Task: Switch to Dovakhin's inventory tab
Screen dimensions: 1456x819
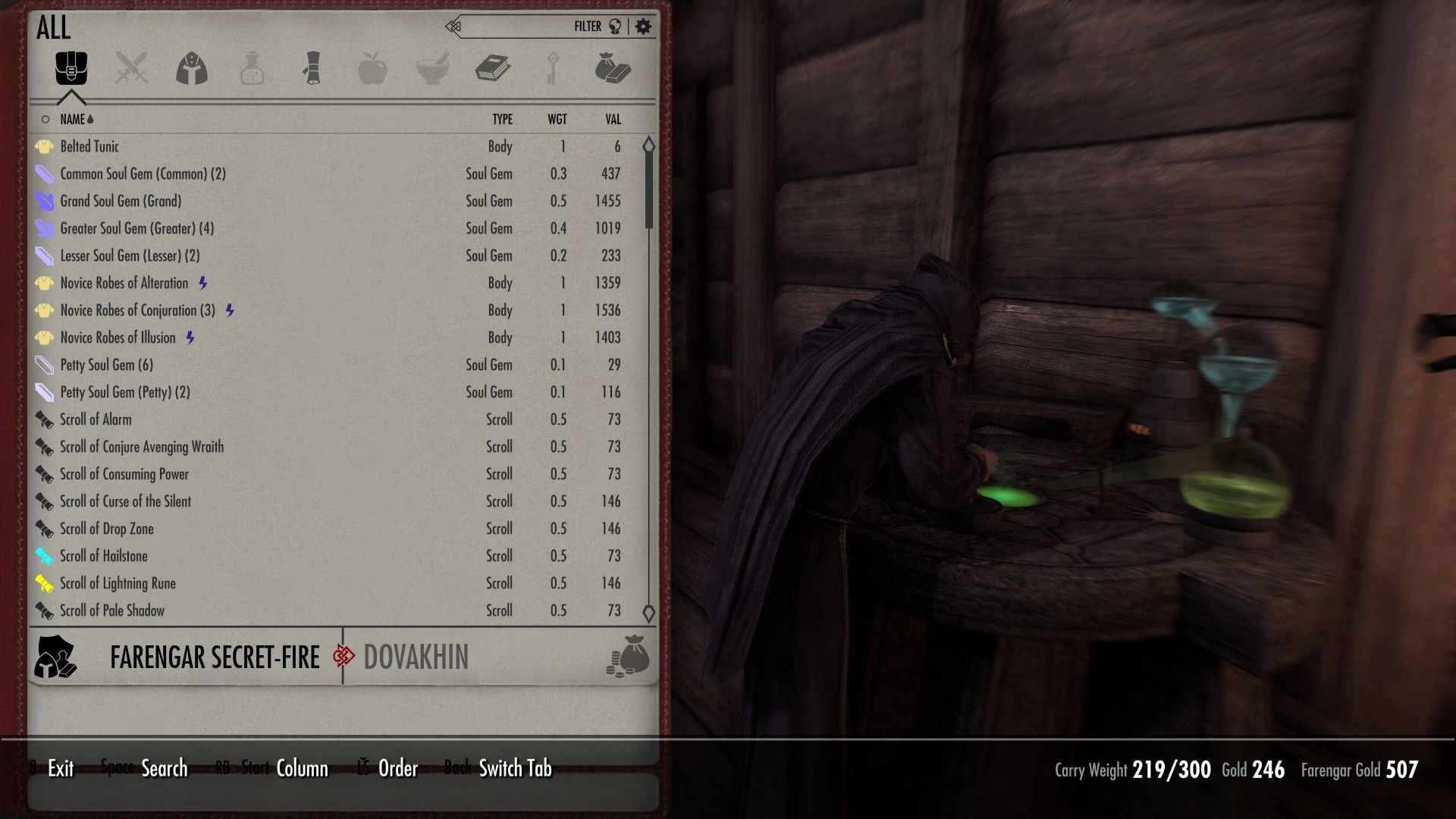Action: [x=416, y=657]
